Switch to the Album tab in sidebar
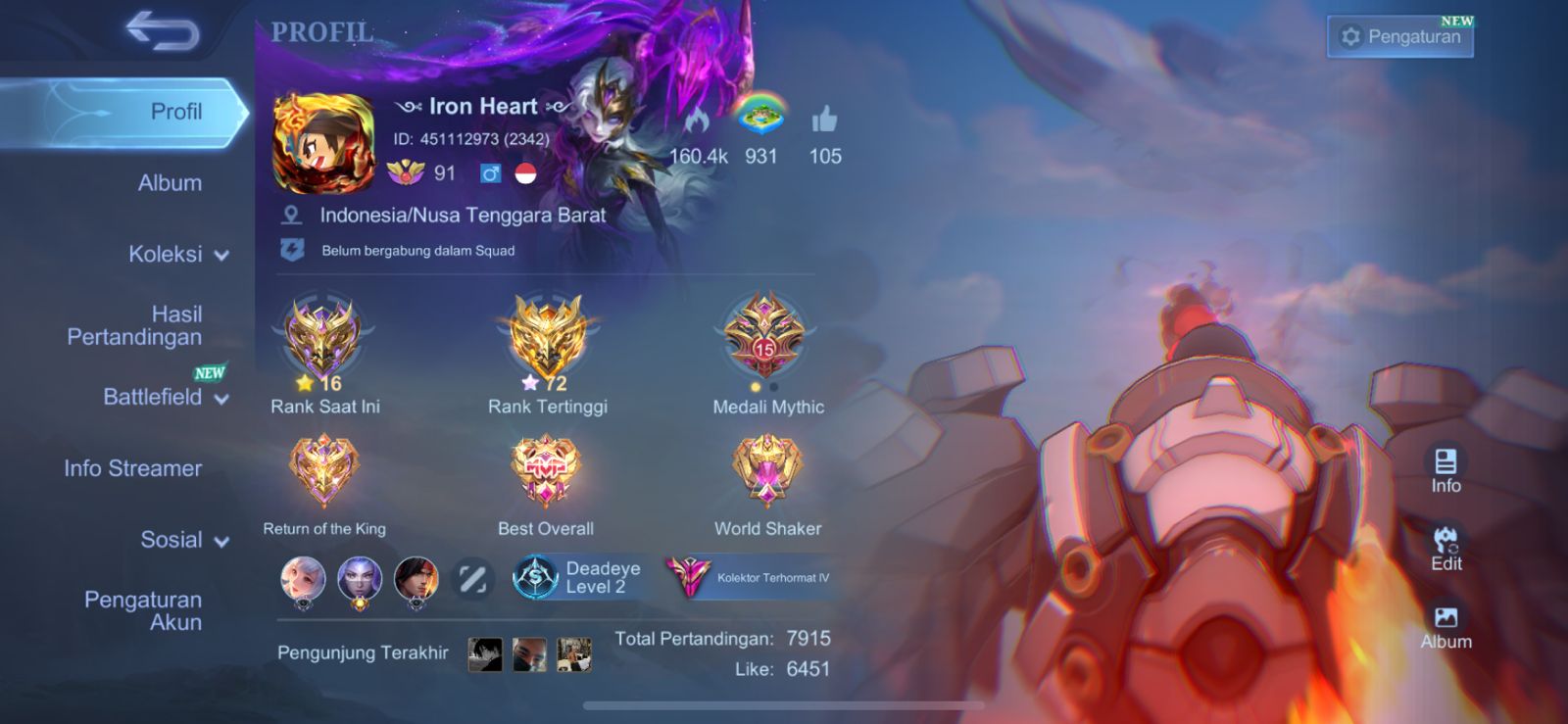Viewport: 1568px width, 724px height. (x=170, y=183)
